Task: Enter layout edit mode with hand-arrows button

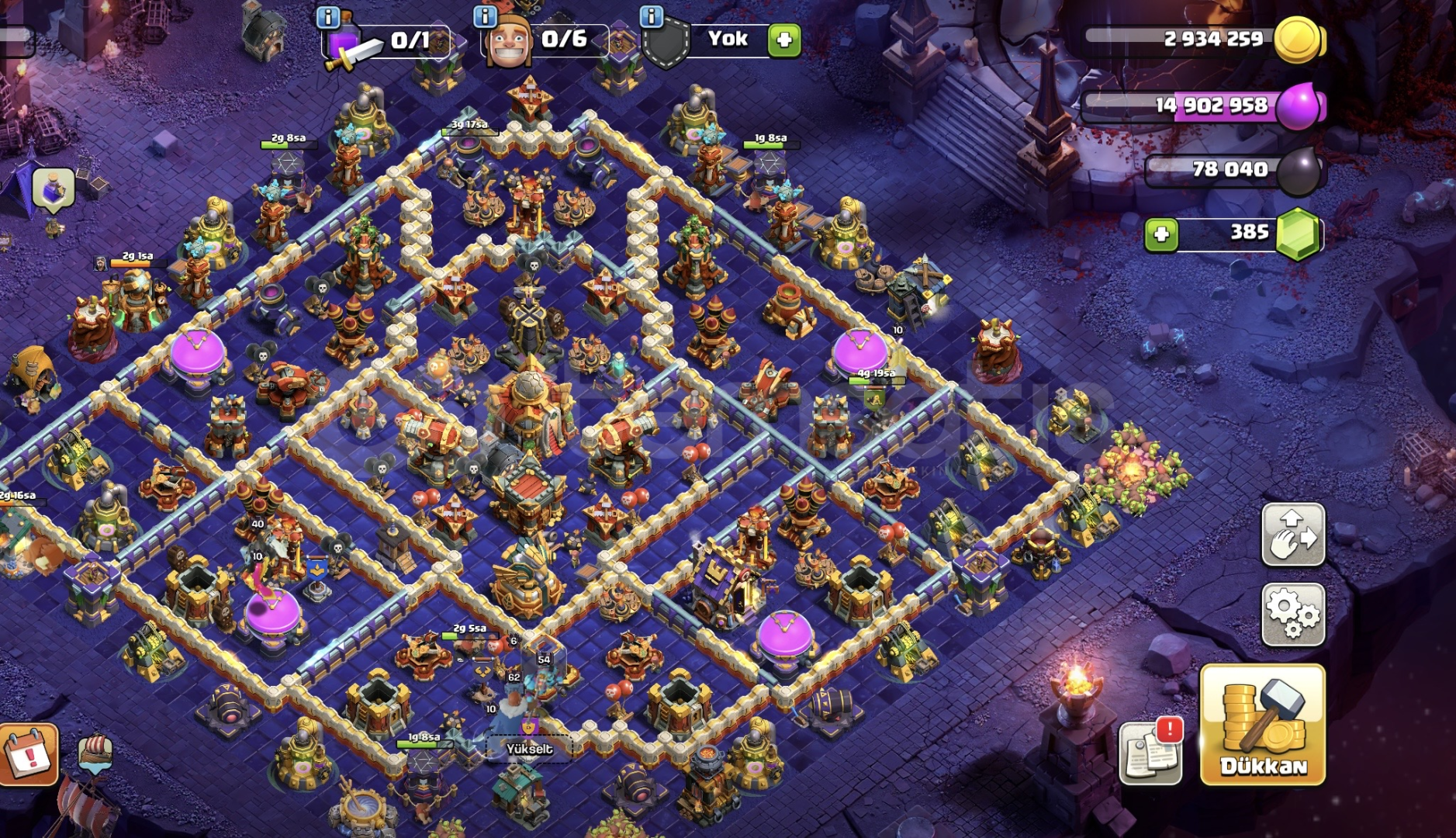Action: [1293, 534]
